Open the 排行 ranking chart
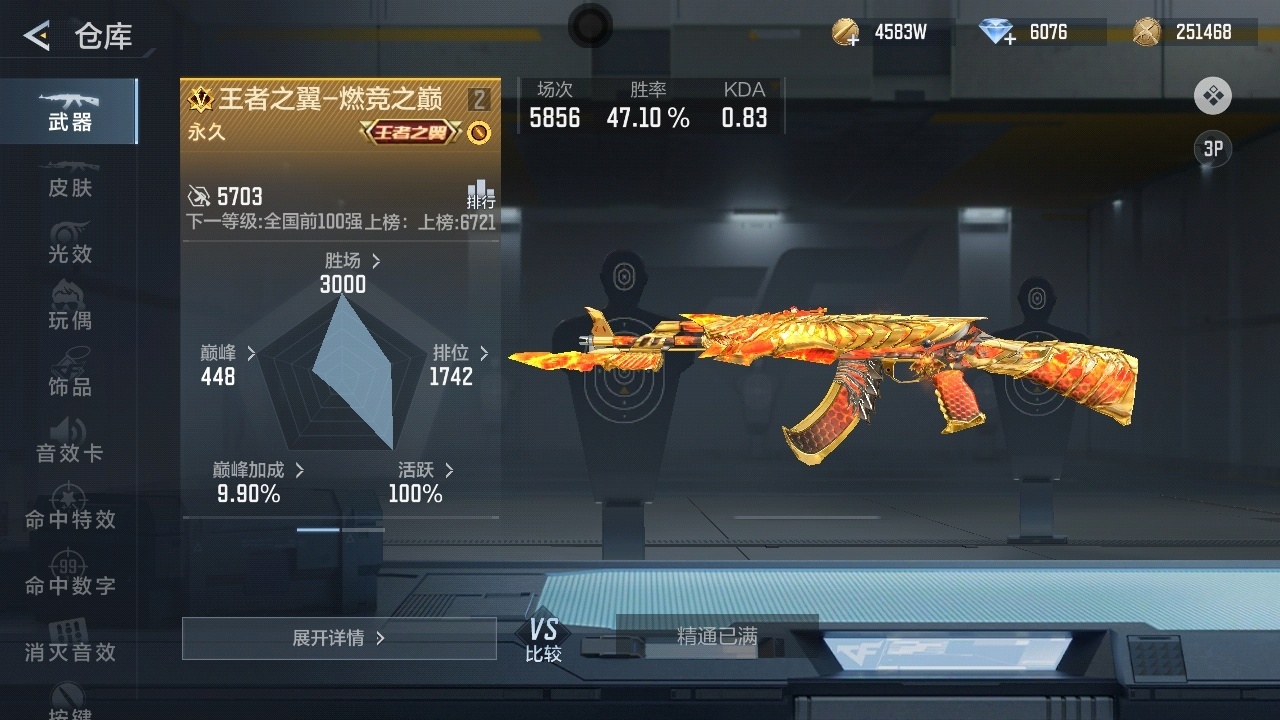Screen dimensions: 1280x720 coord(480,194)
